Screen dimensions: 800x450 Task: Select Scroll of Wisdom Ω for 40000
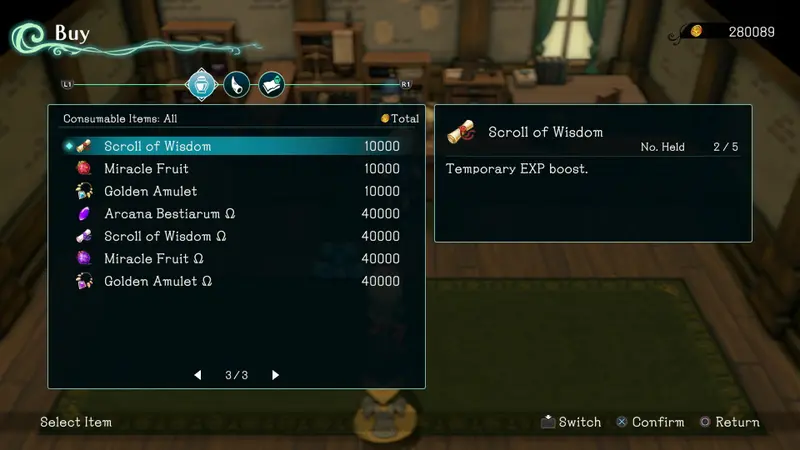[x=165, y=236]
